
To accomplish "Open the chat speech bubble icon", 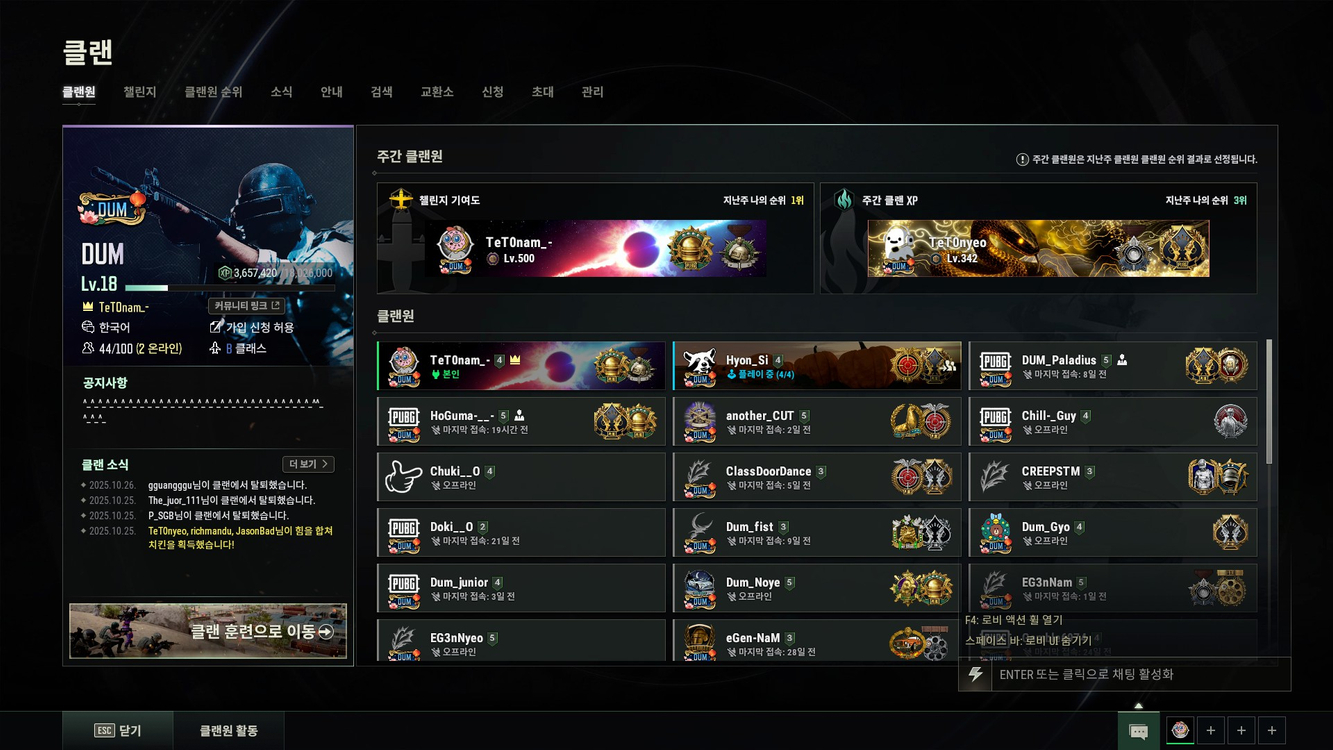I will 1138,731.
